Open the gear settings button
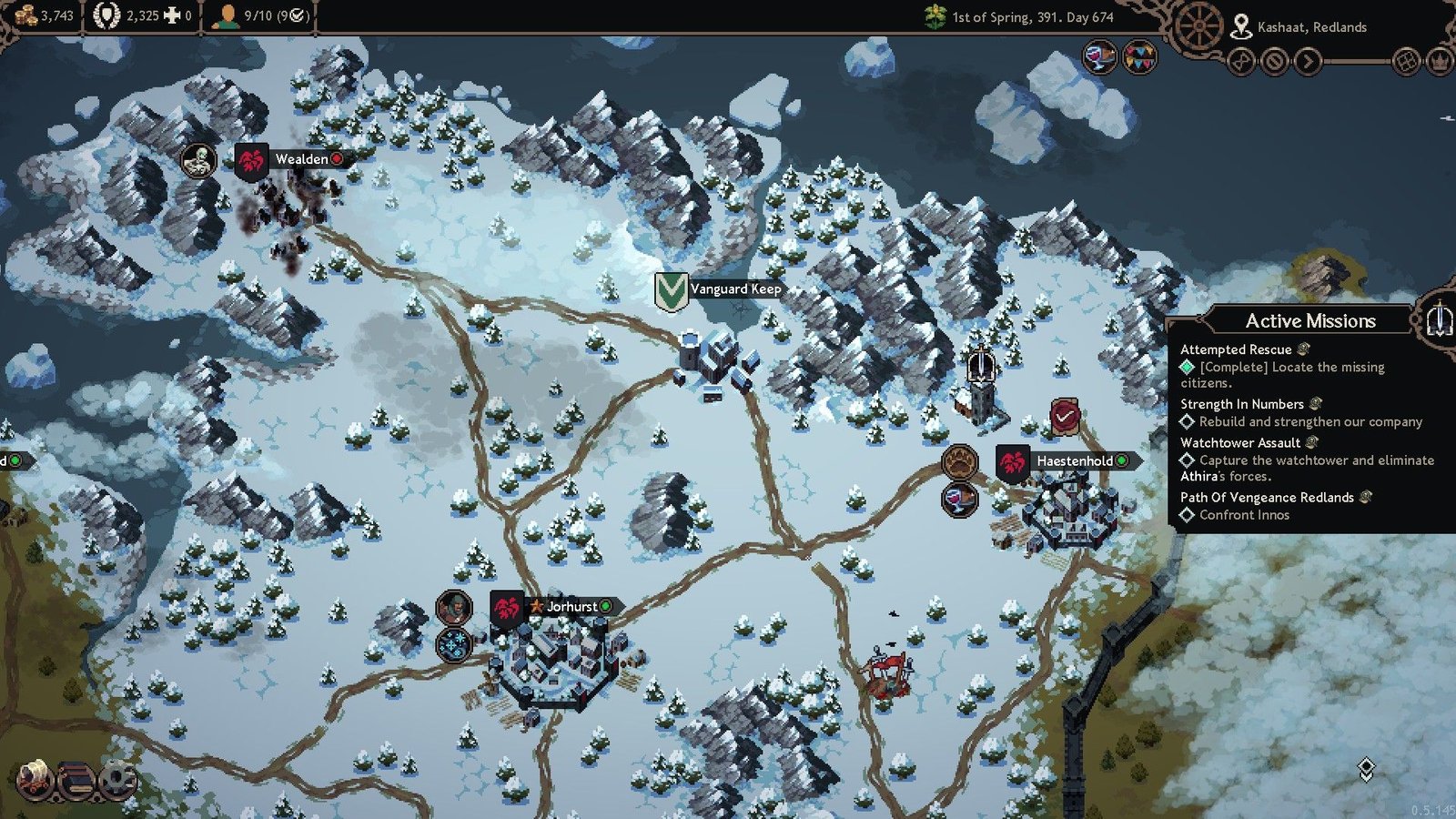 (117, 780)
